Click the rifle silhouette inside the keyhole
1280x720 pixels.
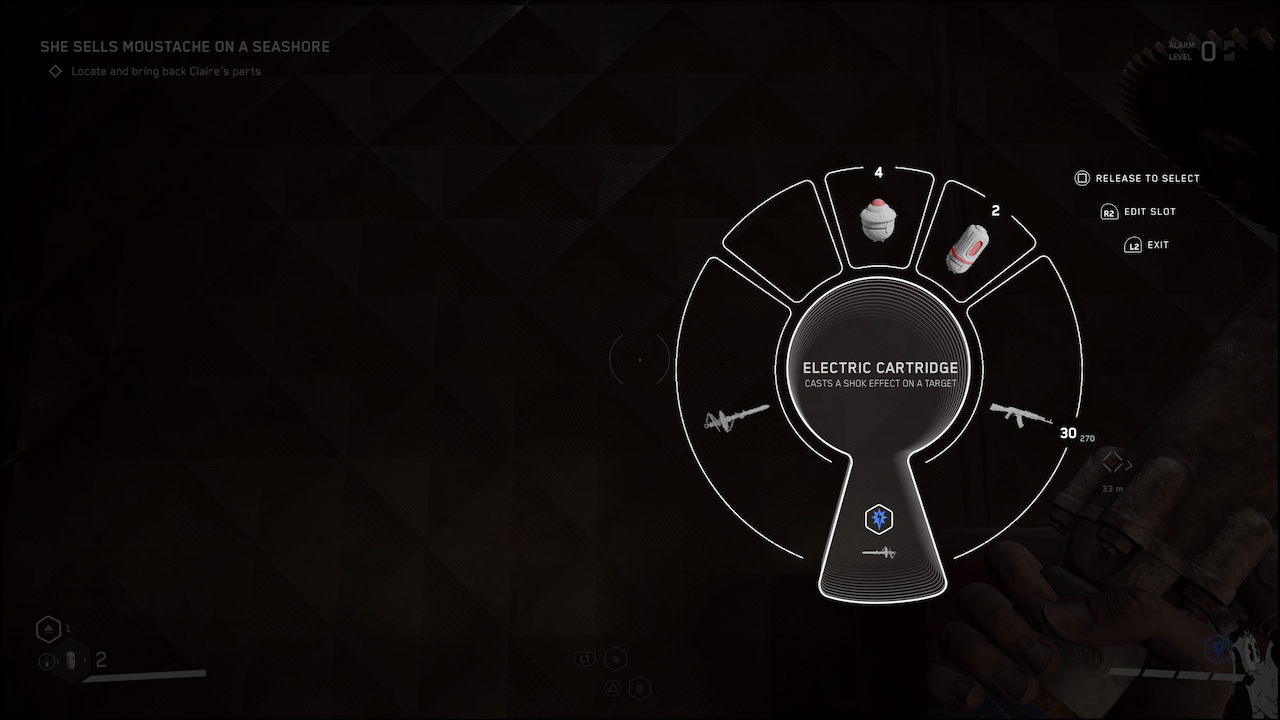880,550
